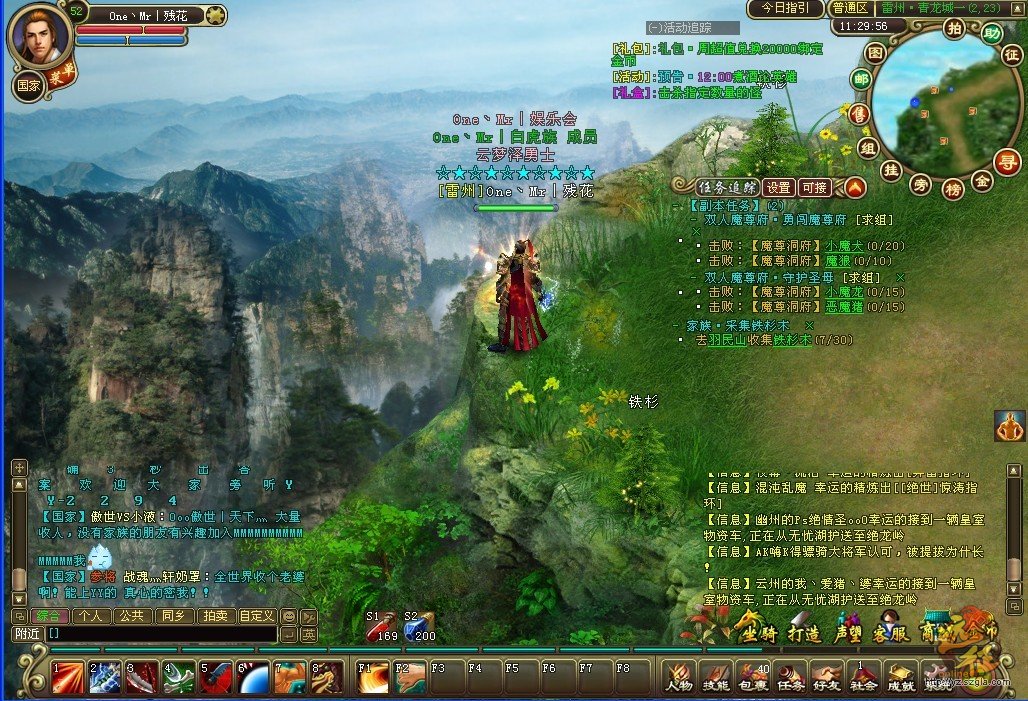Click the 设置 button in the quest tracker

(779, 187)
